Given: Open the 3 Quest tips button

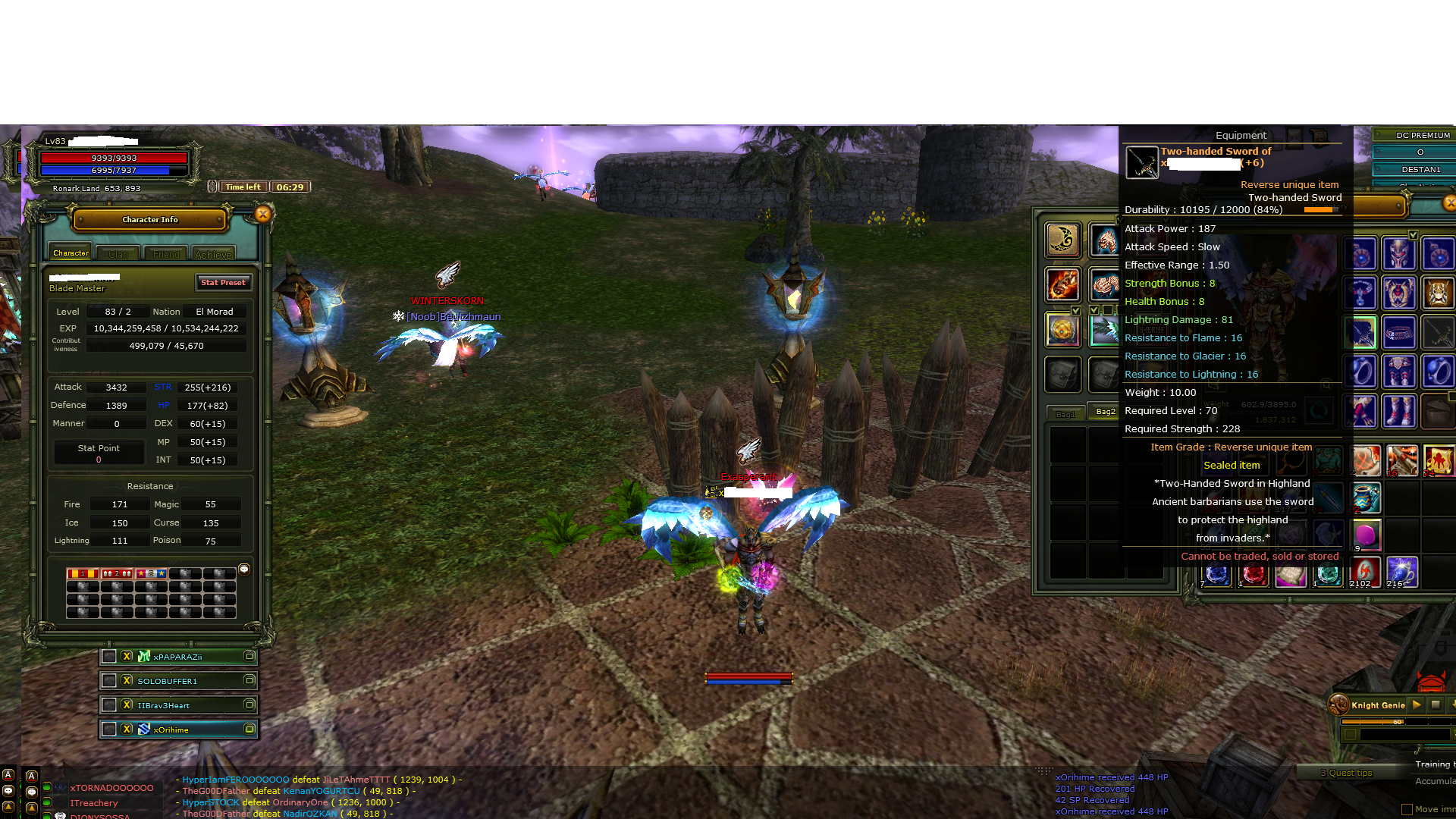Looking at the screenshot, I should (1348, 772).
